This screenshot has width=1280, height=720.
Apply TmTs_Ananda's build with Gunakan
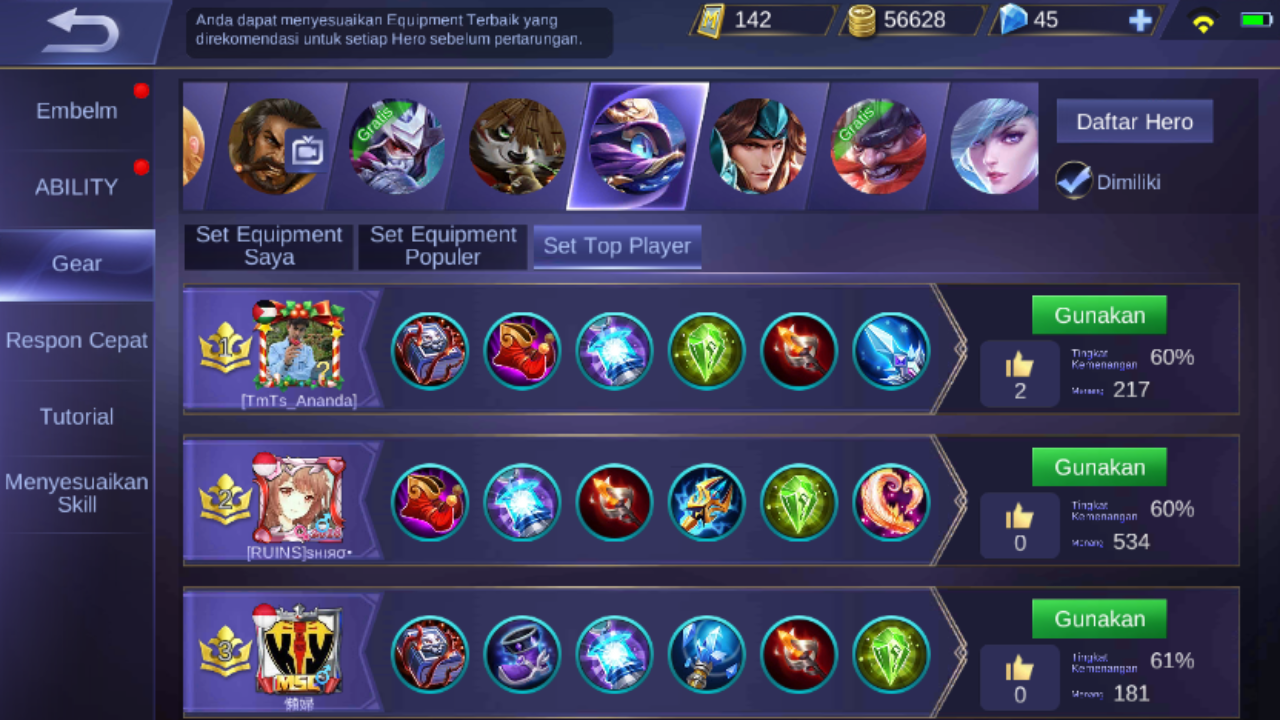coord(1099,315)
